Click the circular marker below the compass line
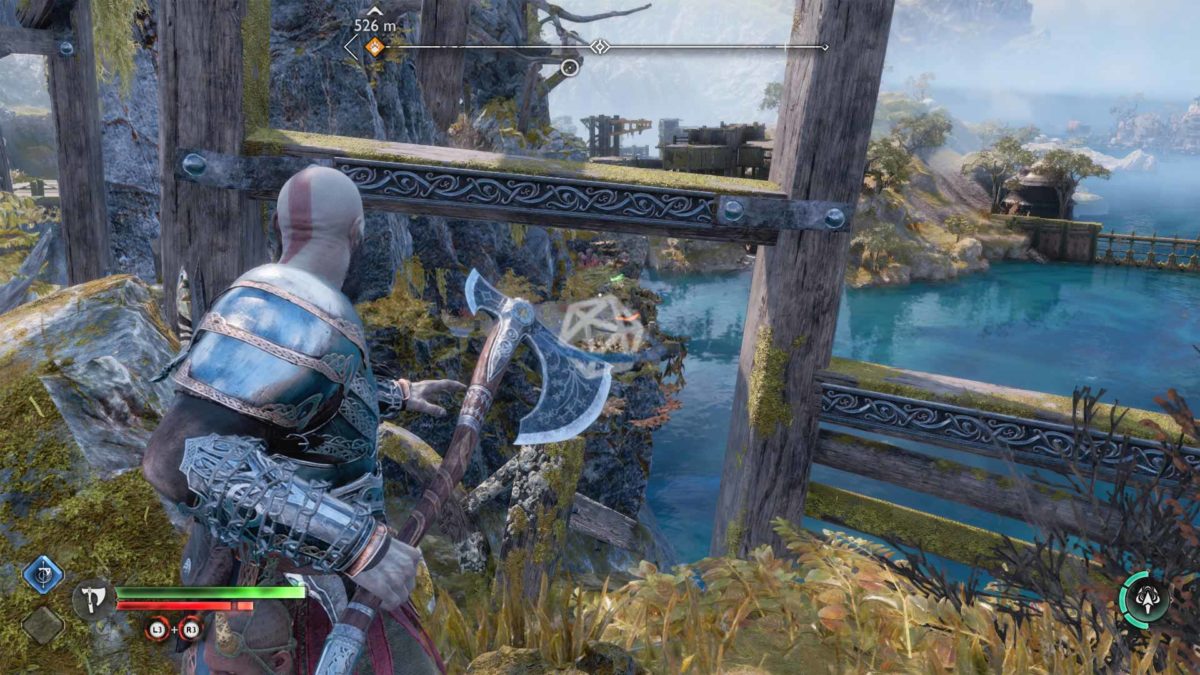1200x675 pixels. coord(570,67)
